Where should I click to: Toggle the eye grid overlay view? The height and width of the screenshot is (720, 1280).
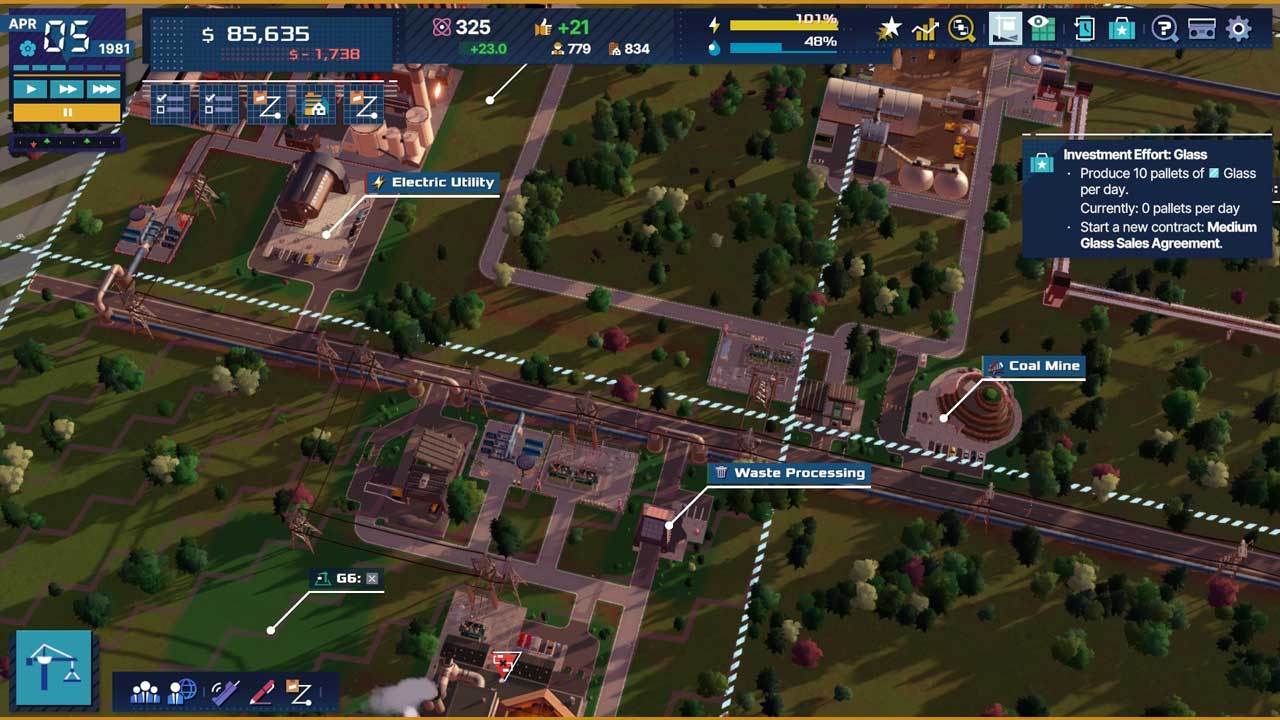coord(1043,28)
